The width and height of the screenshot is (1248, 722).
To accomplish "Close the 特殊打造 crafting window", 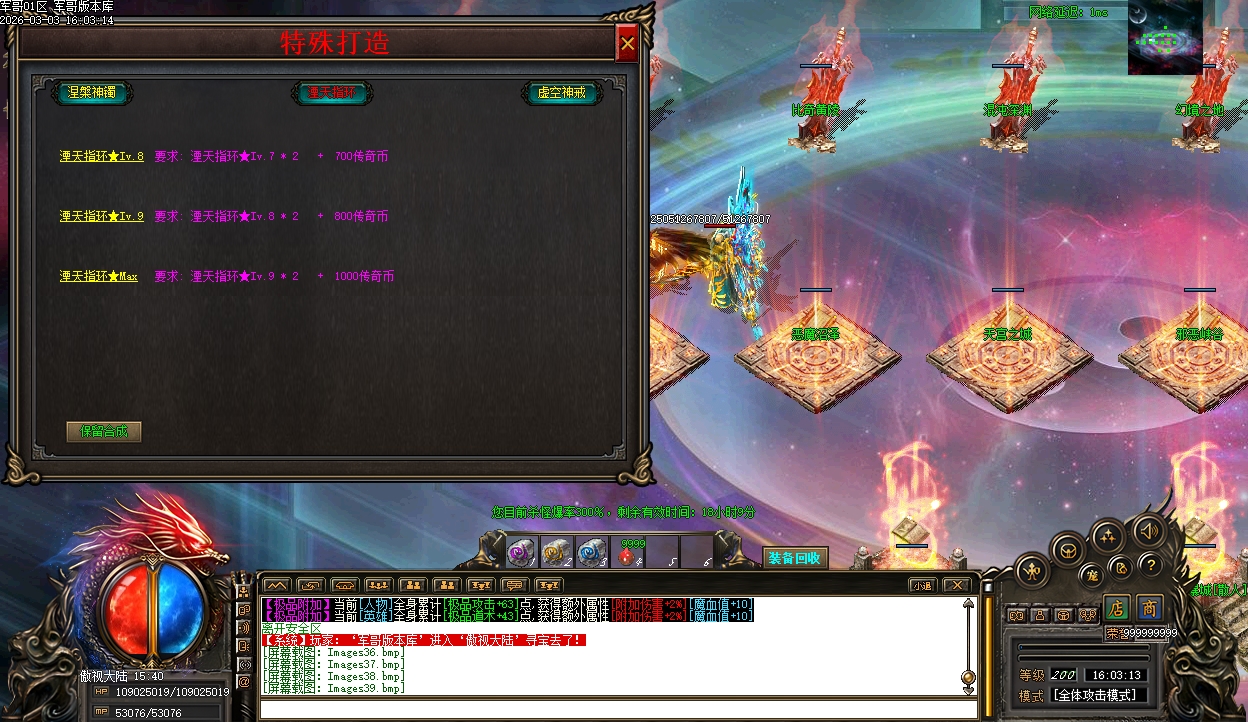I will pyautogui.click(x=627, y=44).
